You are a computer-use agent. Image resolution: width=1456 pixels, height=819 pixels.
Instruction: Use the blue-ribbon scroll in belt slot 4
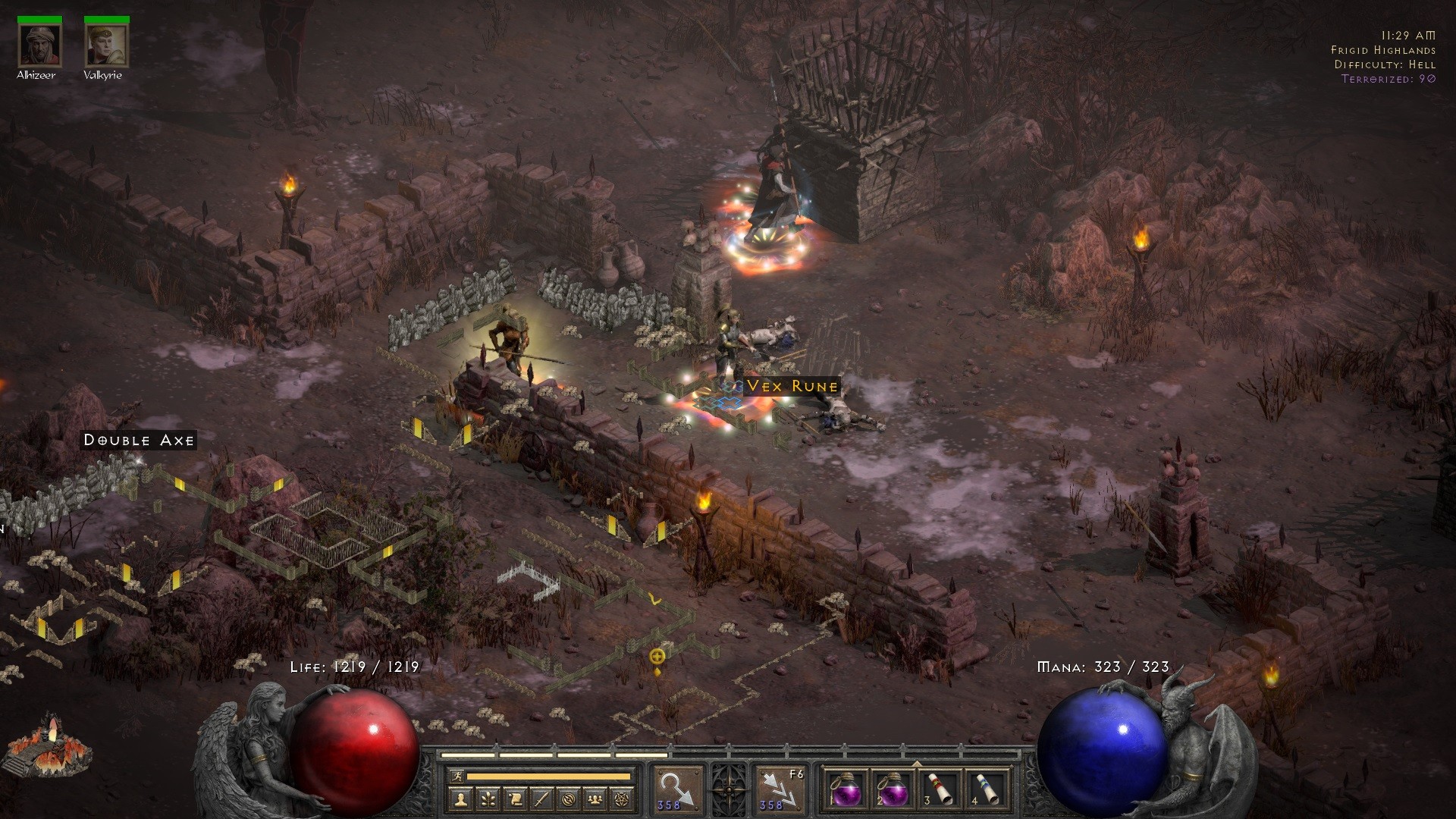(x=989, y=790)
